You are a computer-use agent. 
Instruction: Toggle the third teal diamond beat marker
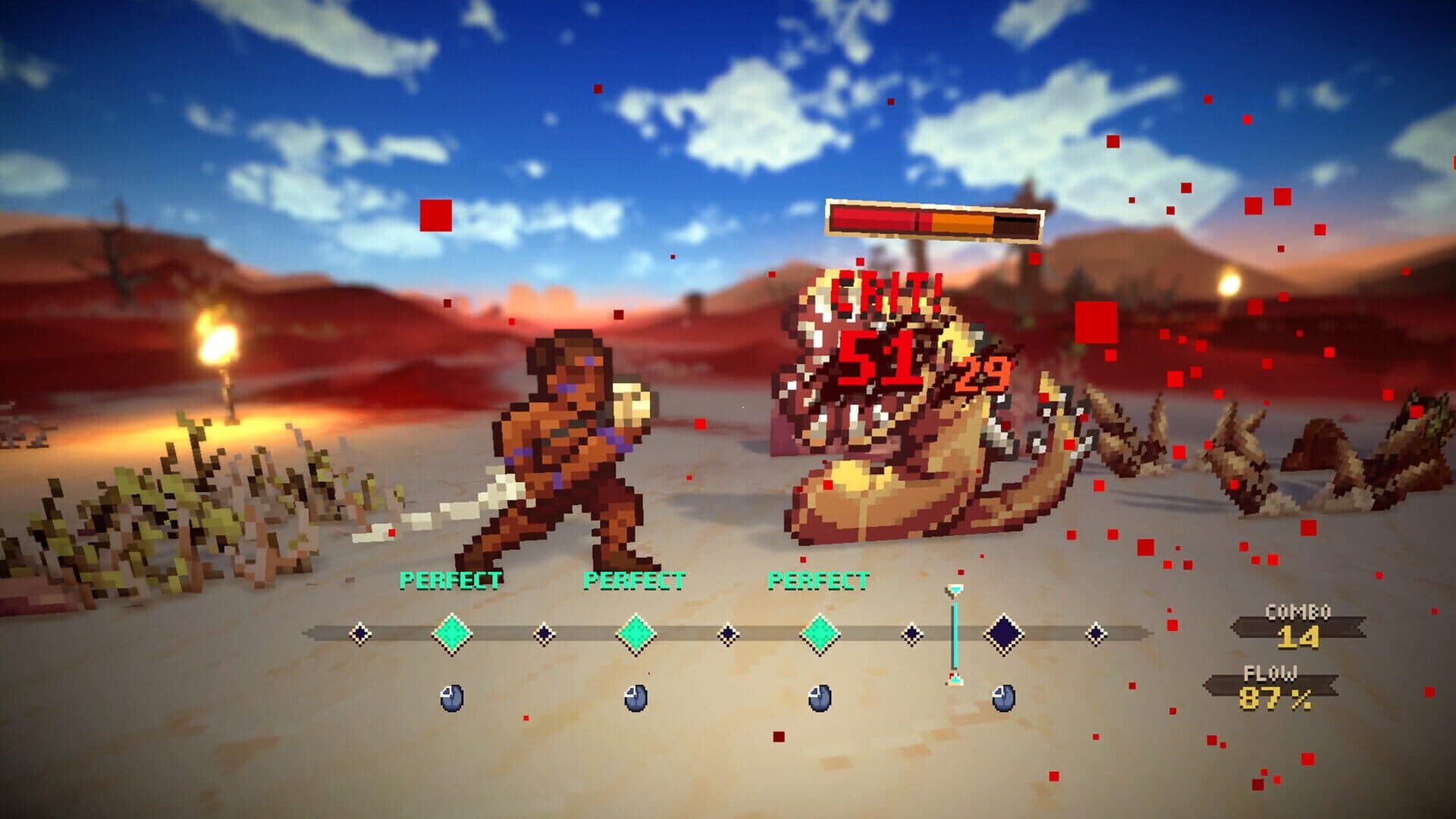point(819,632)
